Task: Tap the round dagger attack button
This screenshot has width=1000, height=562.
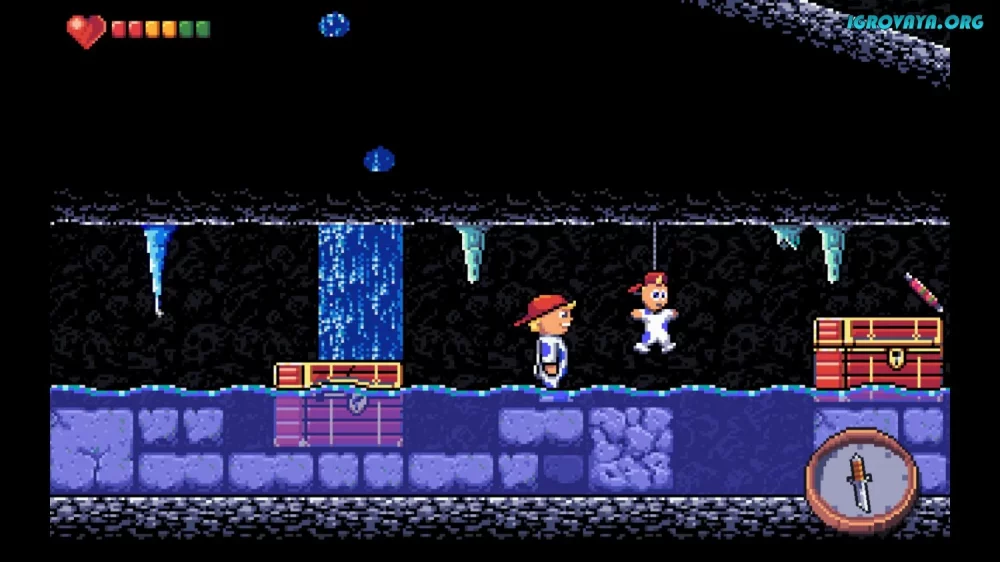Action: 861,481
